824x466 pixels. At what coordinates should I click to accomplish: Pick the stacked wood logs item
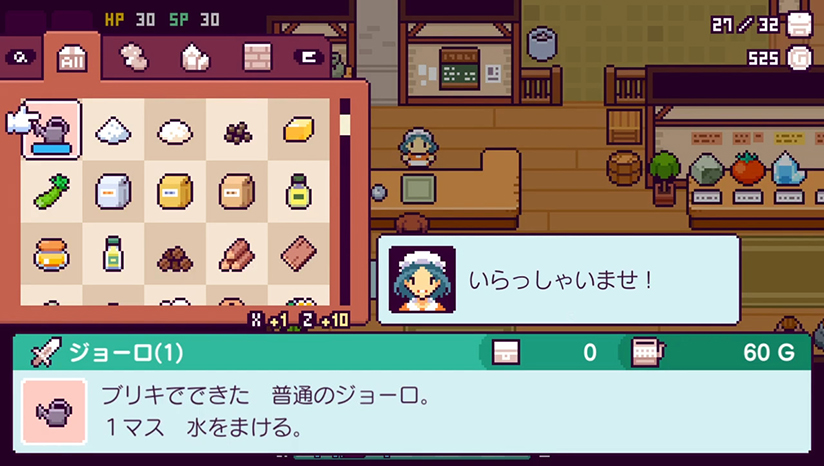(x=237, y=254)
